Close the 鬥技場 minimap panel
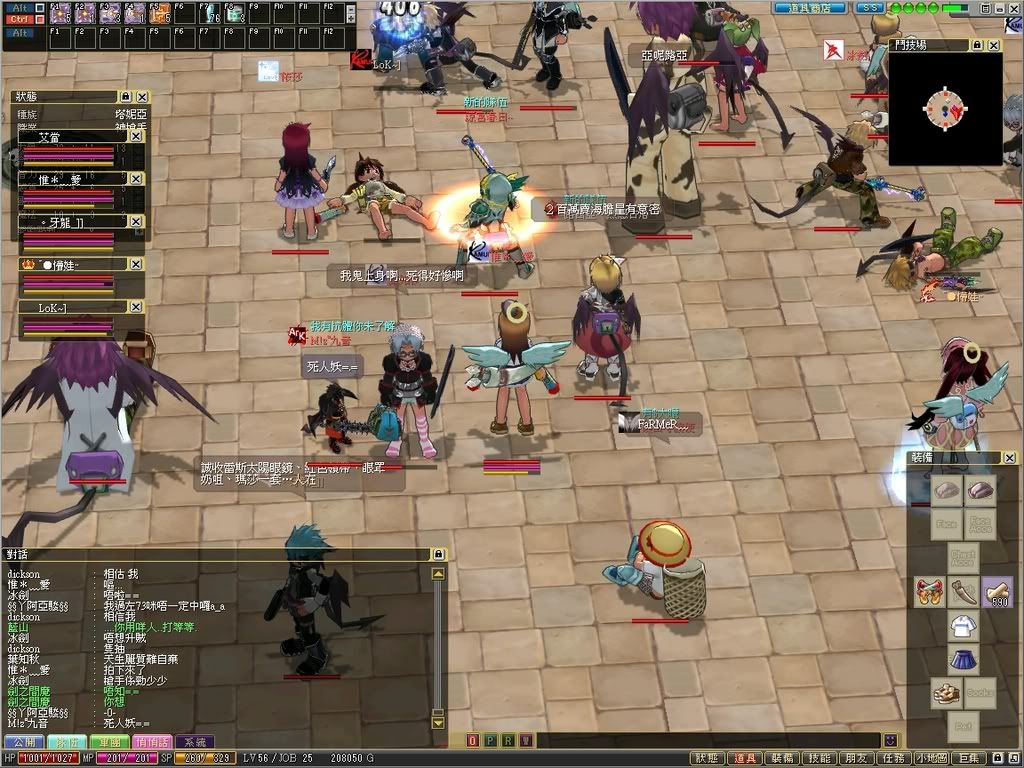Image resolution: width=1024 pixels, height=768 pixels. click(993, 46)
